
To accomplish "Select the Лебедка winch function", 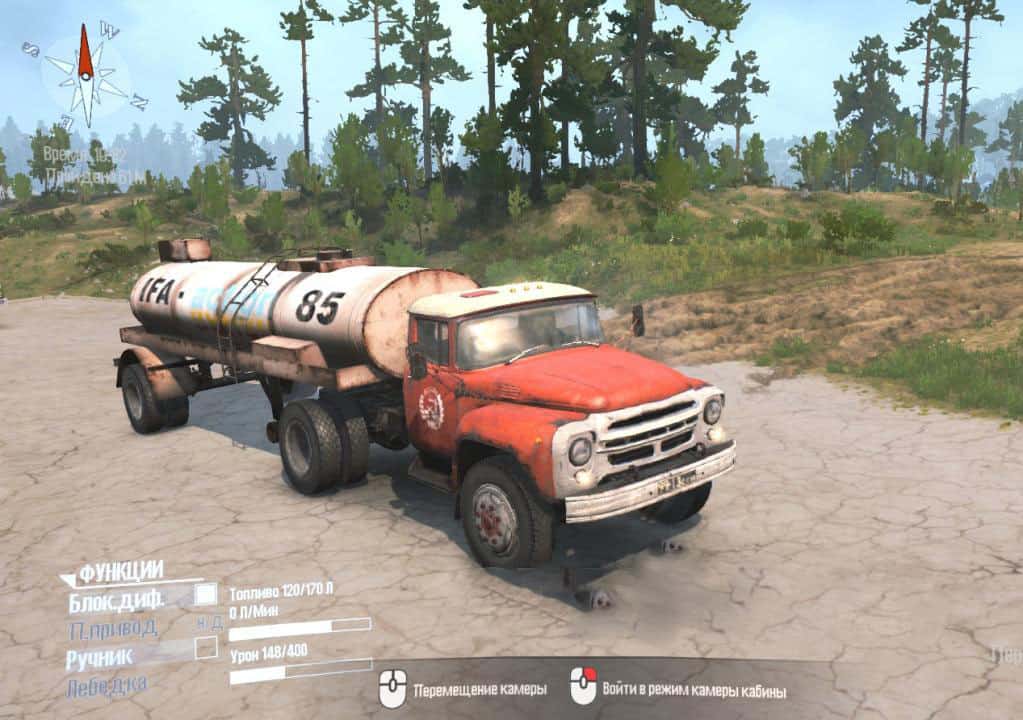I will pyautogui.click(x=107, y=686).
